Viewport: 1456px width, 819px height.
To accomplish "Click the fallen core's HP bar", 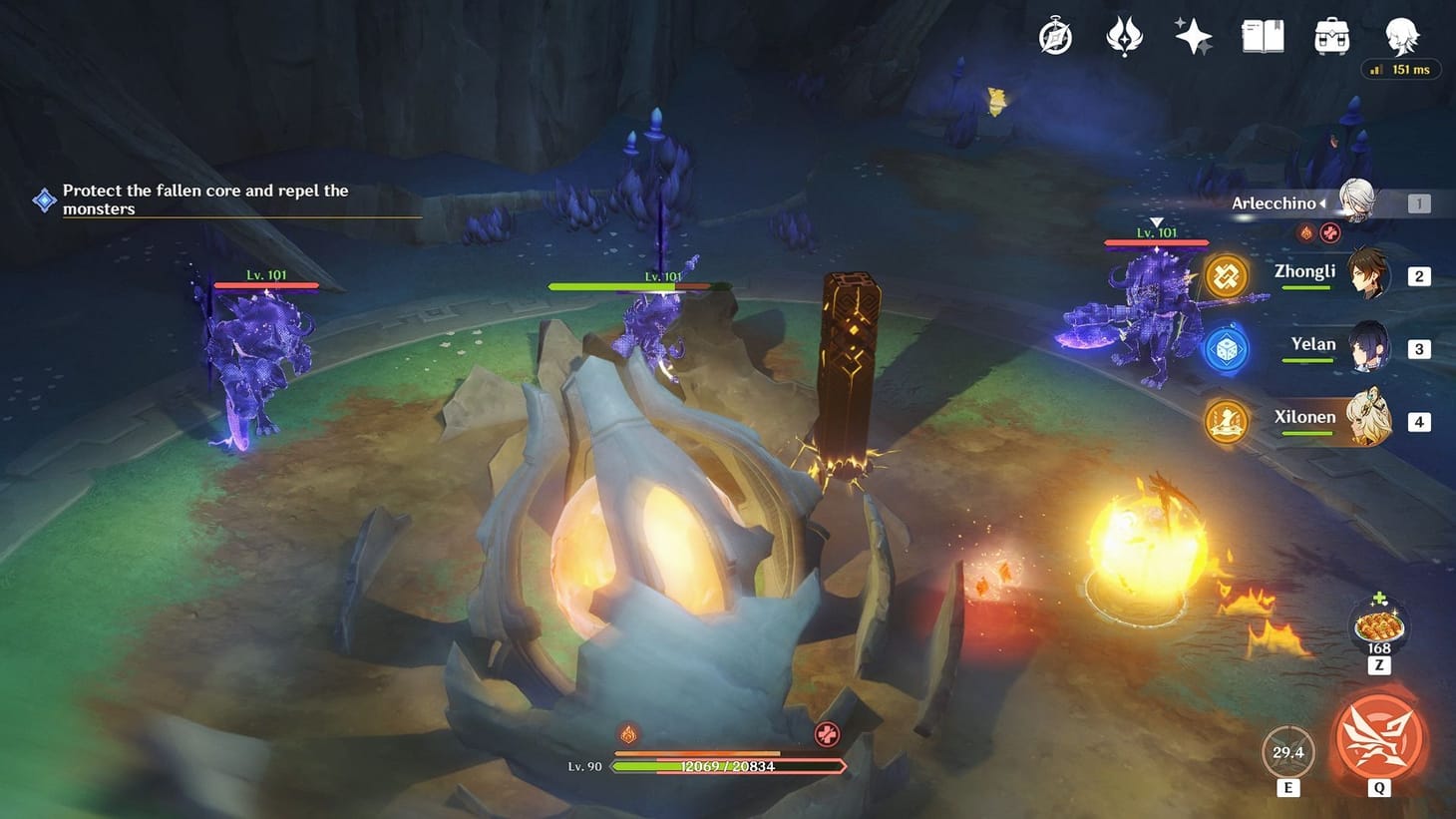I will point(728,766).
